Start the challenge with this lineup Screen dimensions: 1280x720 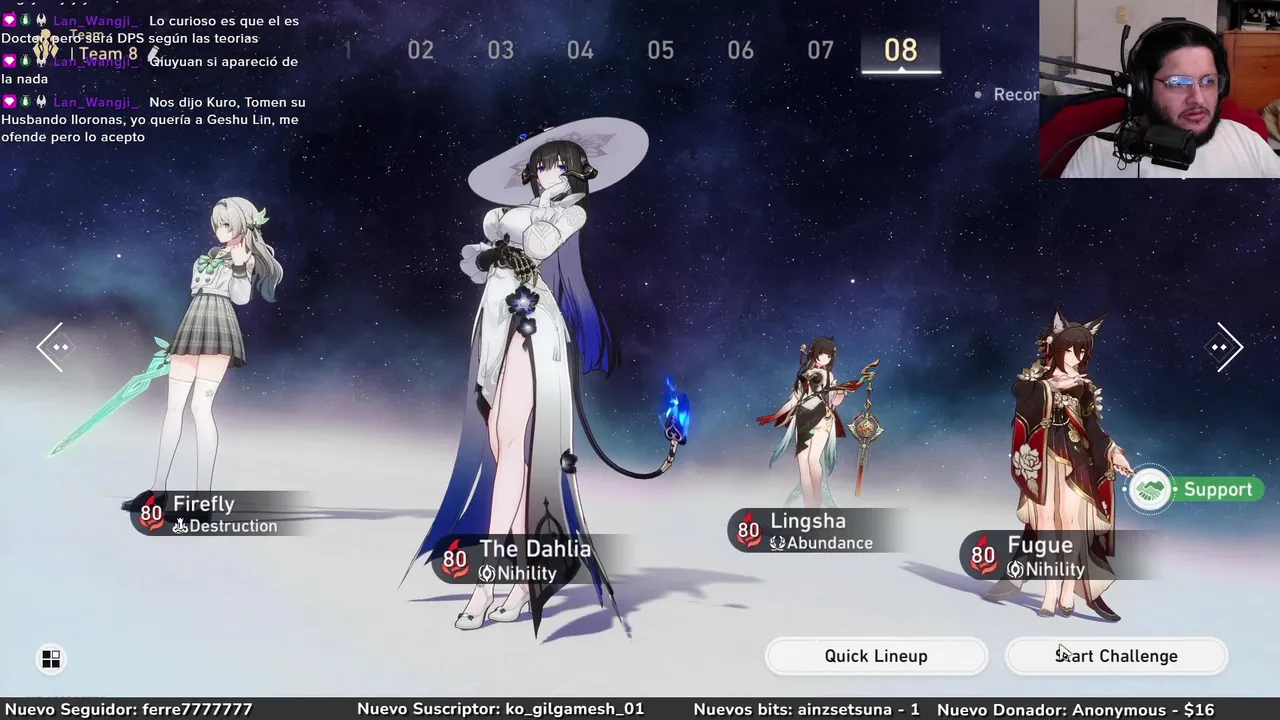click(x=1116, y=656)
